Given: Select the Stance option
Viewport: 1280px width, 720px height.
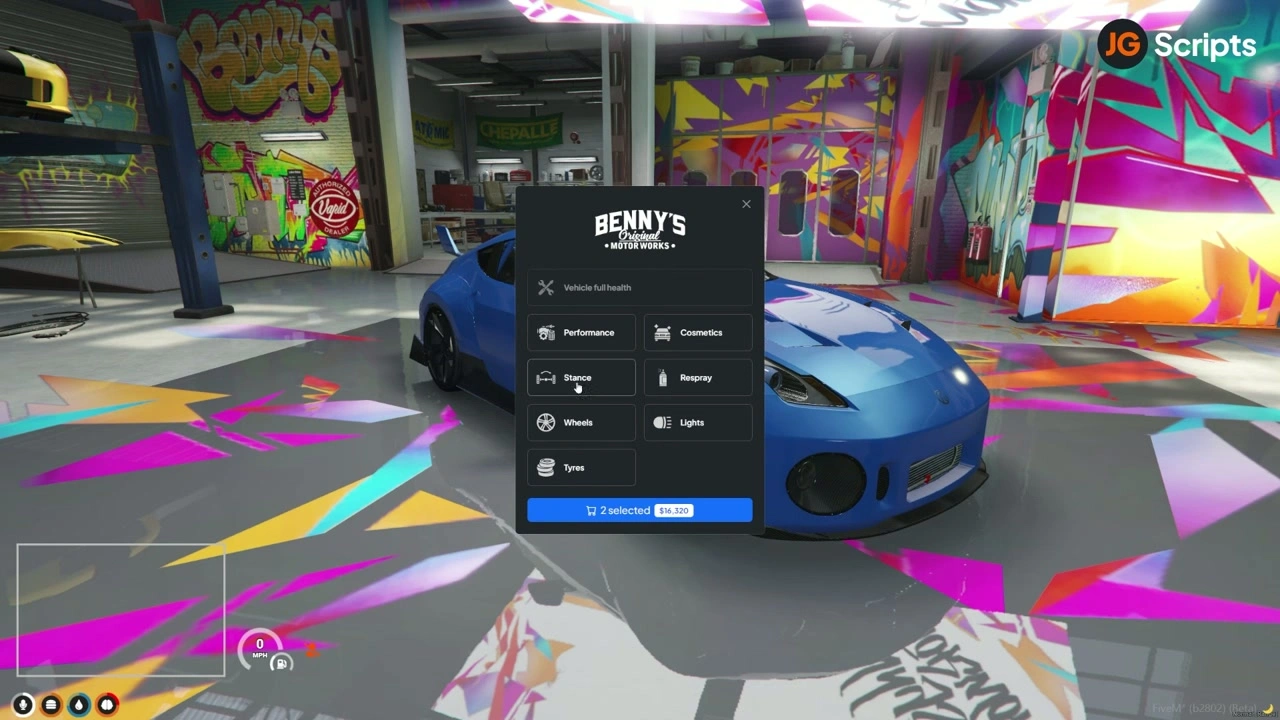Looking at the screenshot, I should [x=581, y=378].
